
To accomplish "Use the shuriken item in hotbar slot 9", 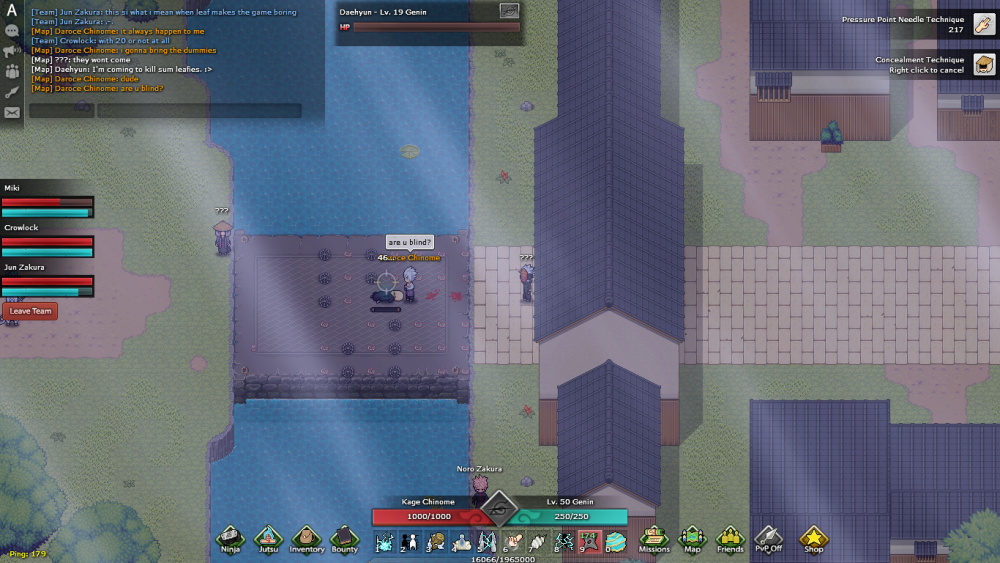I will point(590,541).
